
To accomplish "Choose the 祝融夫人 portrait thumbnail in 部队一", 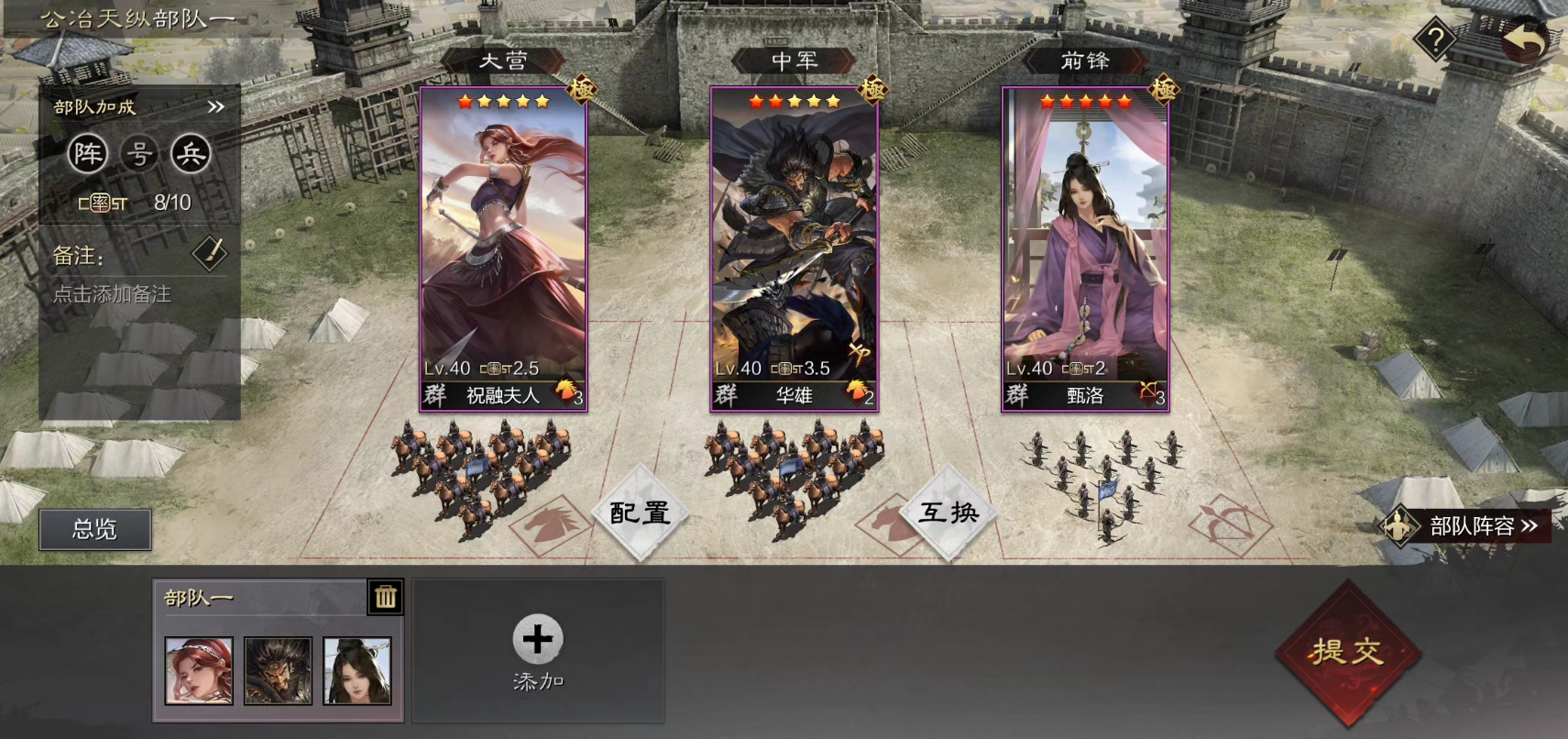I will click(199, 671).
